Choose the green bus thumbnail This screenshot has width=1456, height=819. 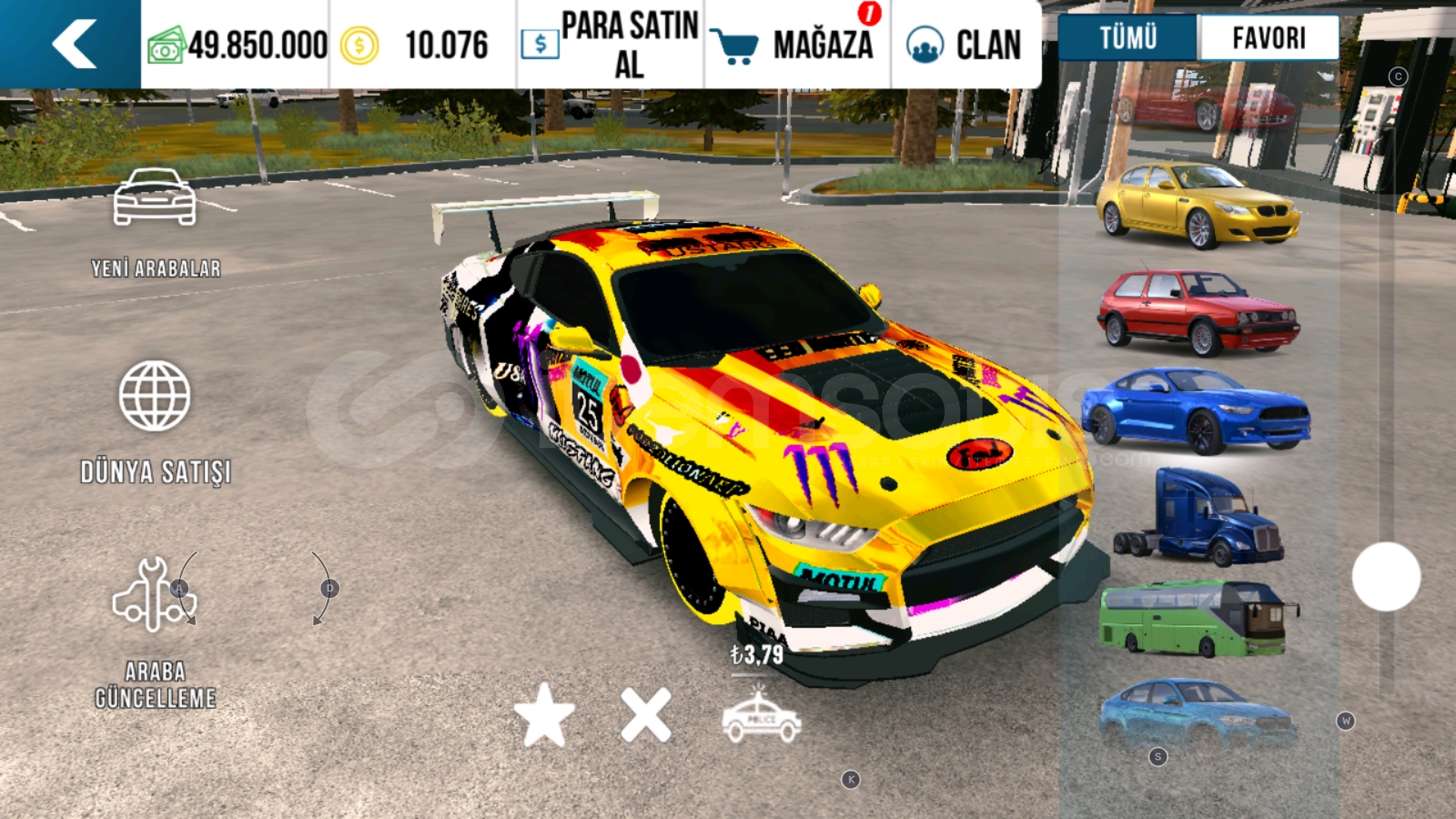(x=1198, y=617)
